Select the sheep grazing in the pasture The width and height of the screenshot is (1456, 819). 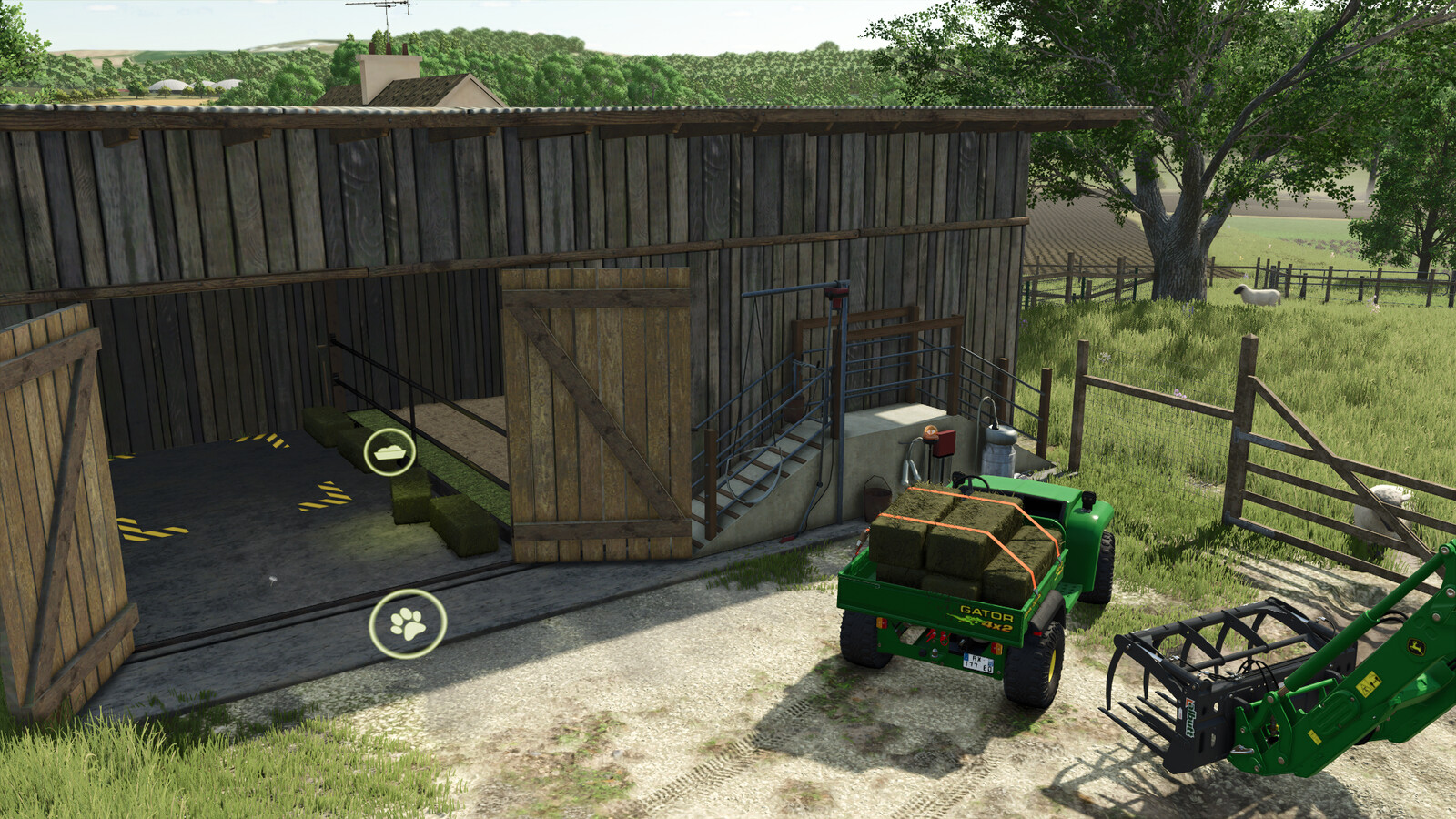coord(1258,296)
